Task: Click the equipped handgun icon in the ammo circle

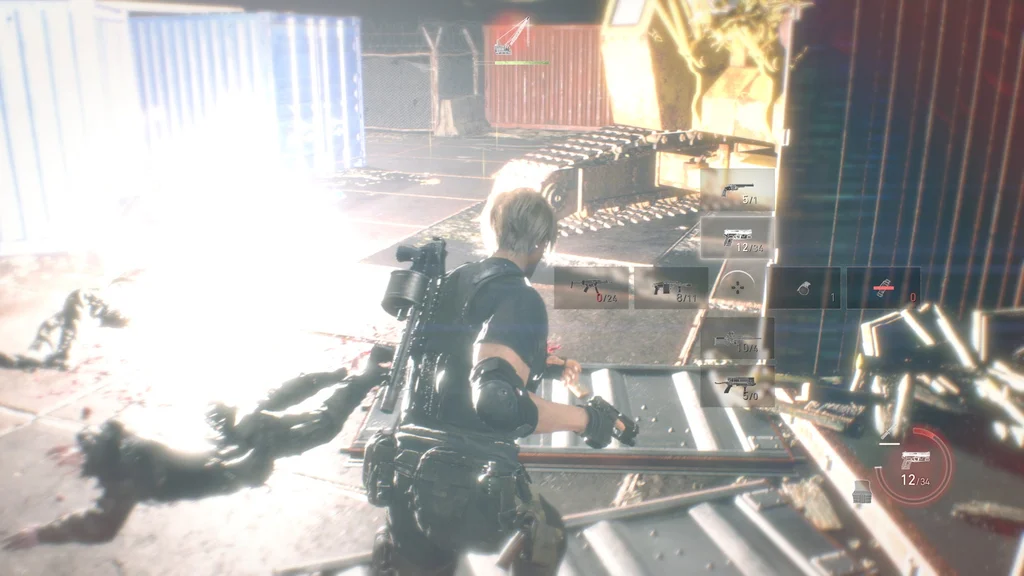Action: [x=915, y=460]
